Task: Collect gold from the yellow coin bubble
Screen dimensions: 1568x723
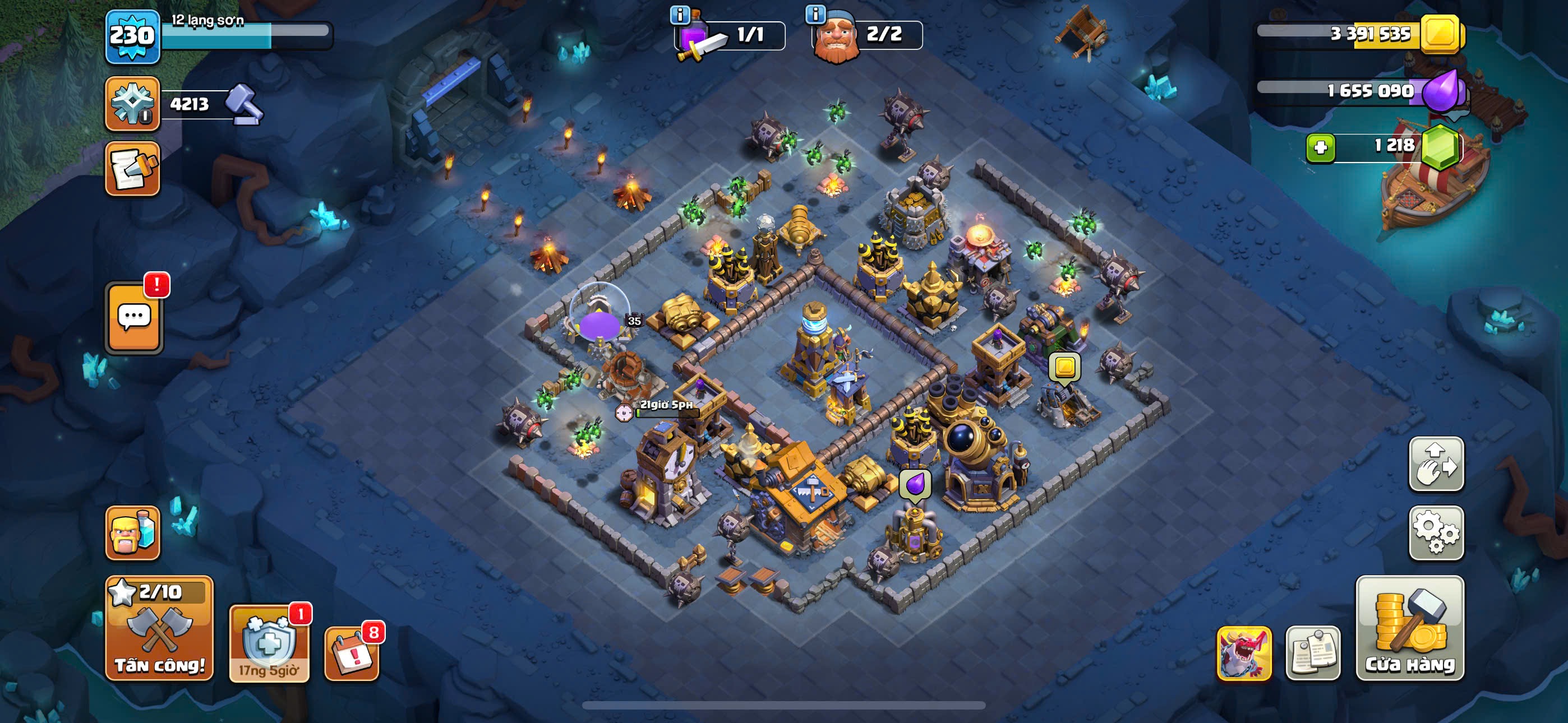Action: pos(1064,367)
